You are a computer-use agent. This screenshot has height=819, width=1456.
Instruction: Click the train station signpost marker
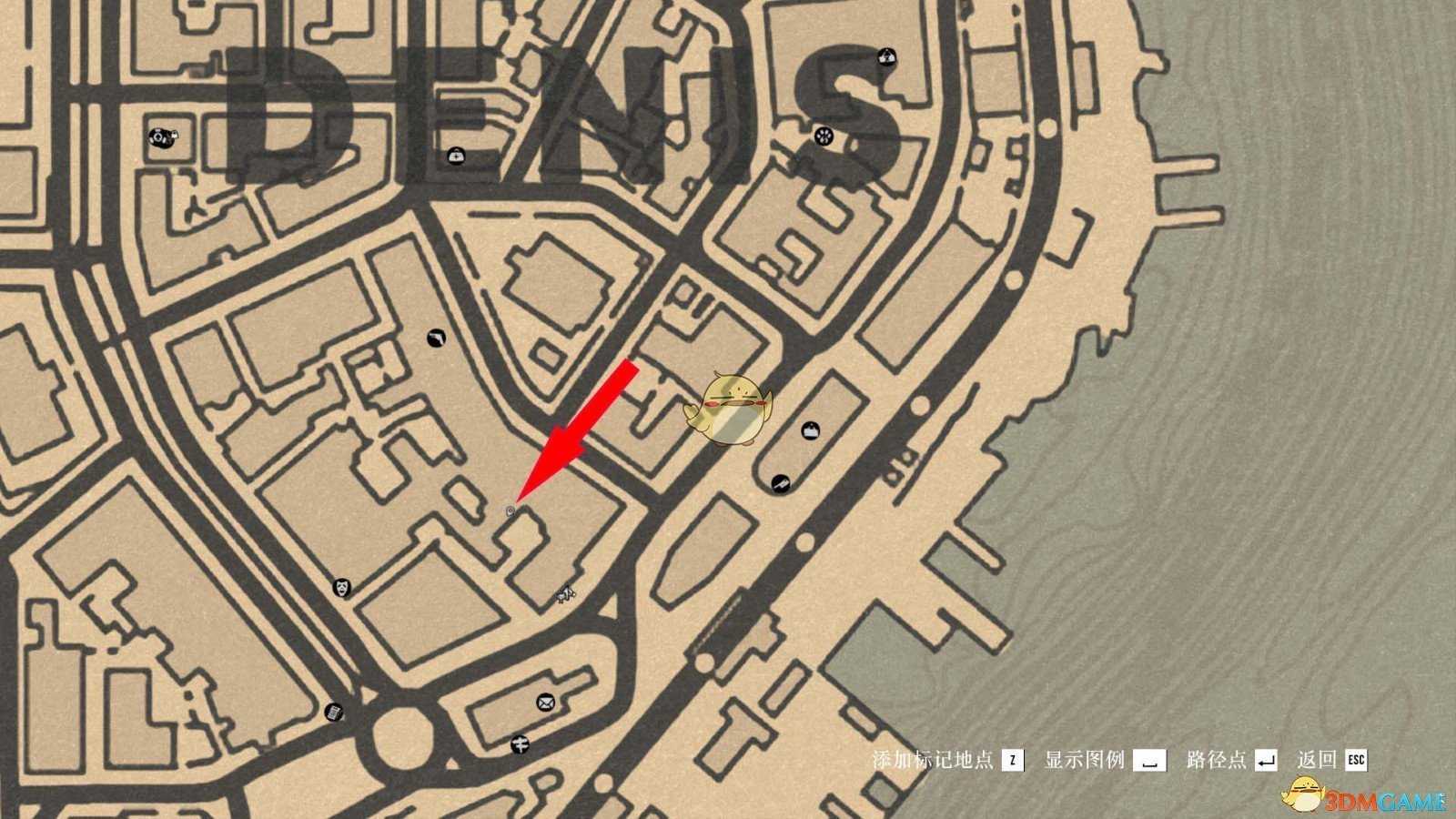tap(519, 744)
